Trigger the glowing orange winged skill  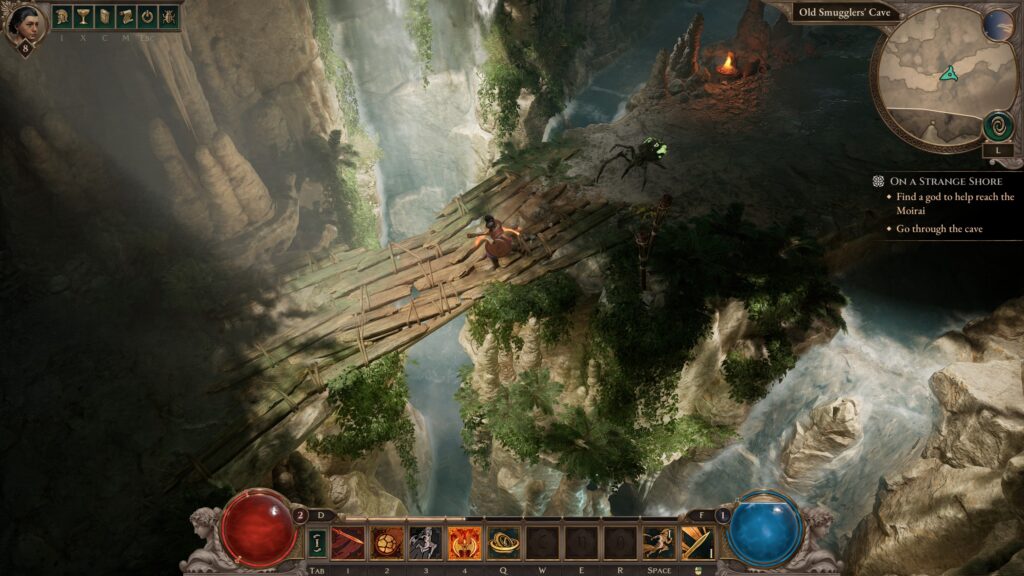pos(464,543)
